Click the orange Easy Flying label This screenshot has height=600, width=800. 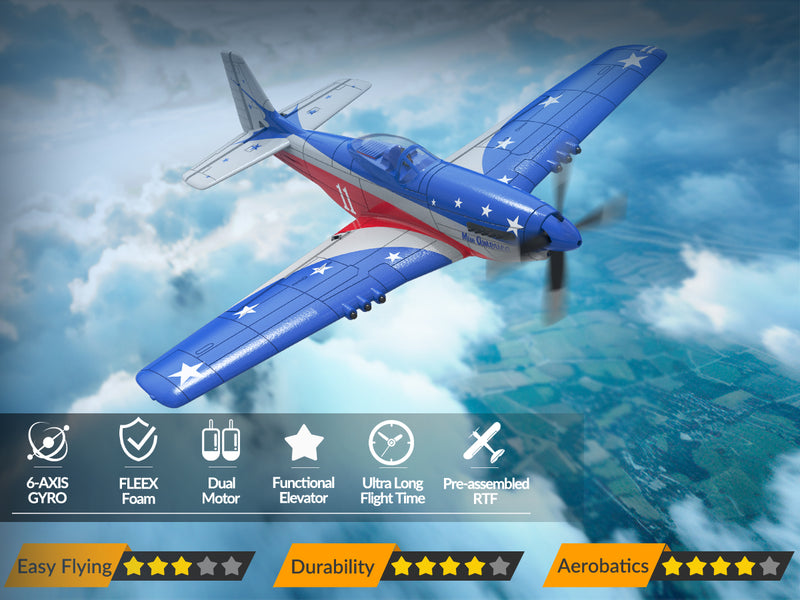pyautogui.click(x=64, y=567)
